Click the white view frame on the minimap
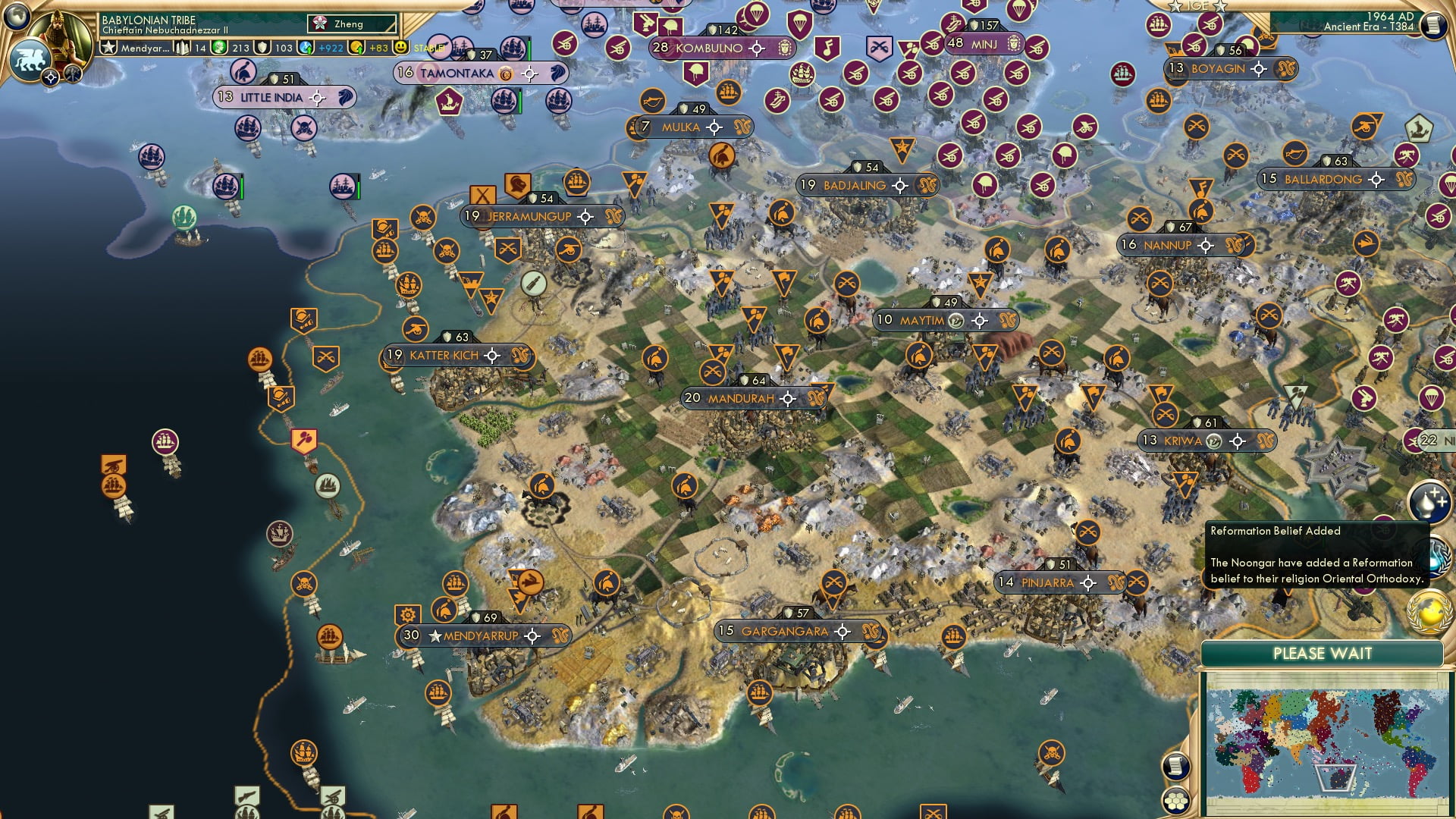Viewport: 1456px width, 819px height. coord(1335,778)
